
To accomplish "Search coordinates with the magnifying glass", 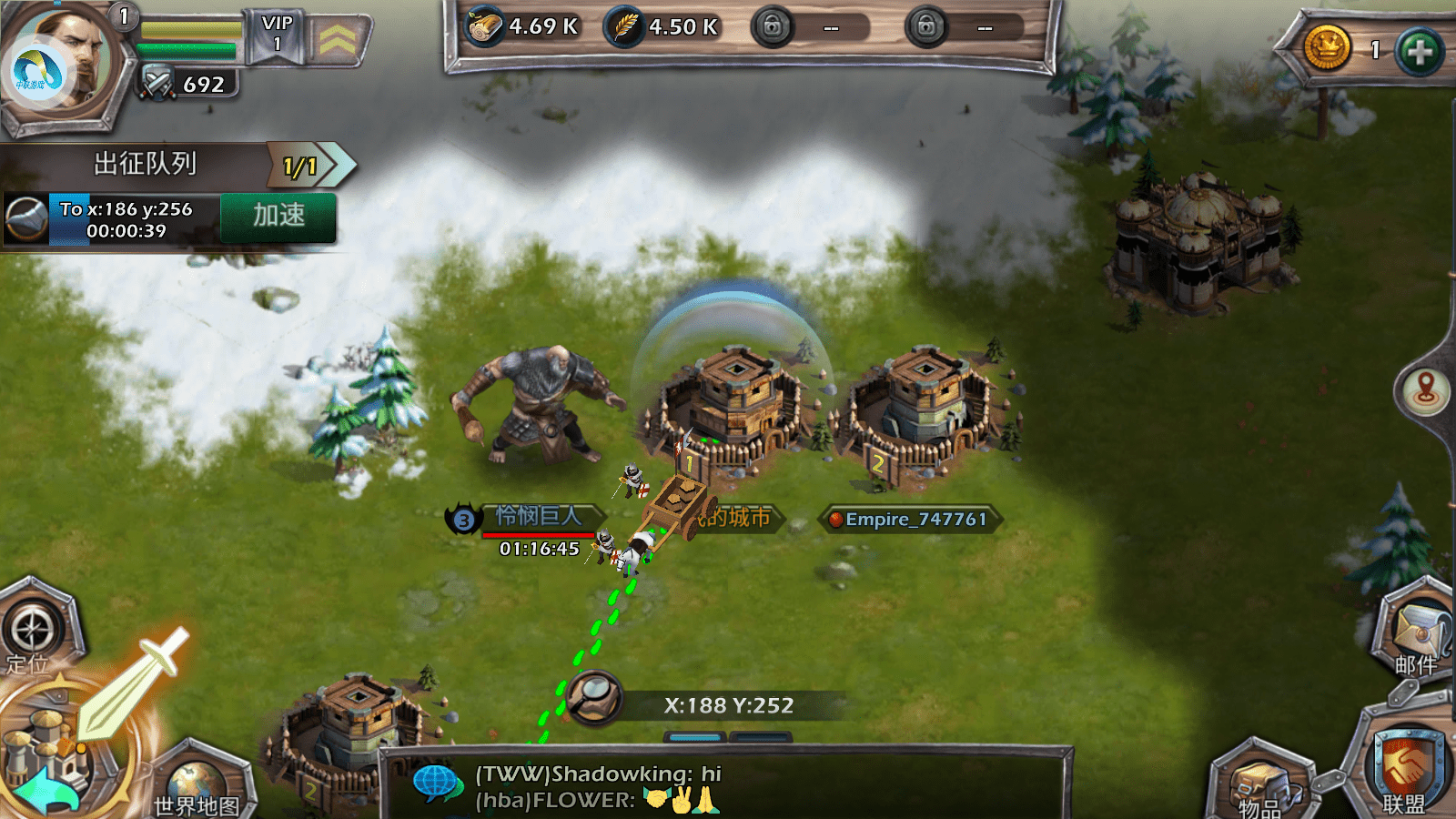I will point(593,699).
